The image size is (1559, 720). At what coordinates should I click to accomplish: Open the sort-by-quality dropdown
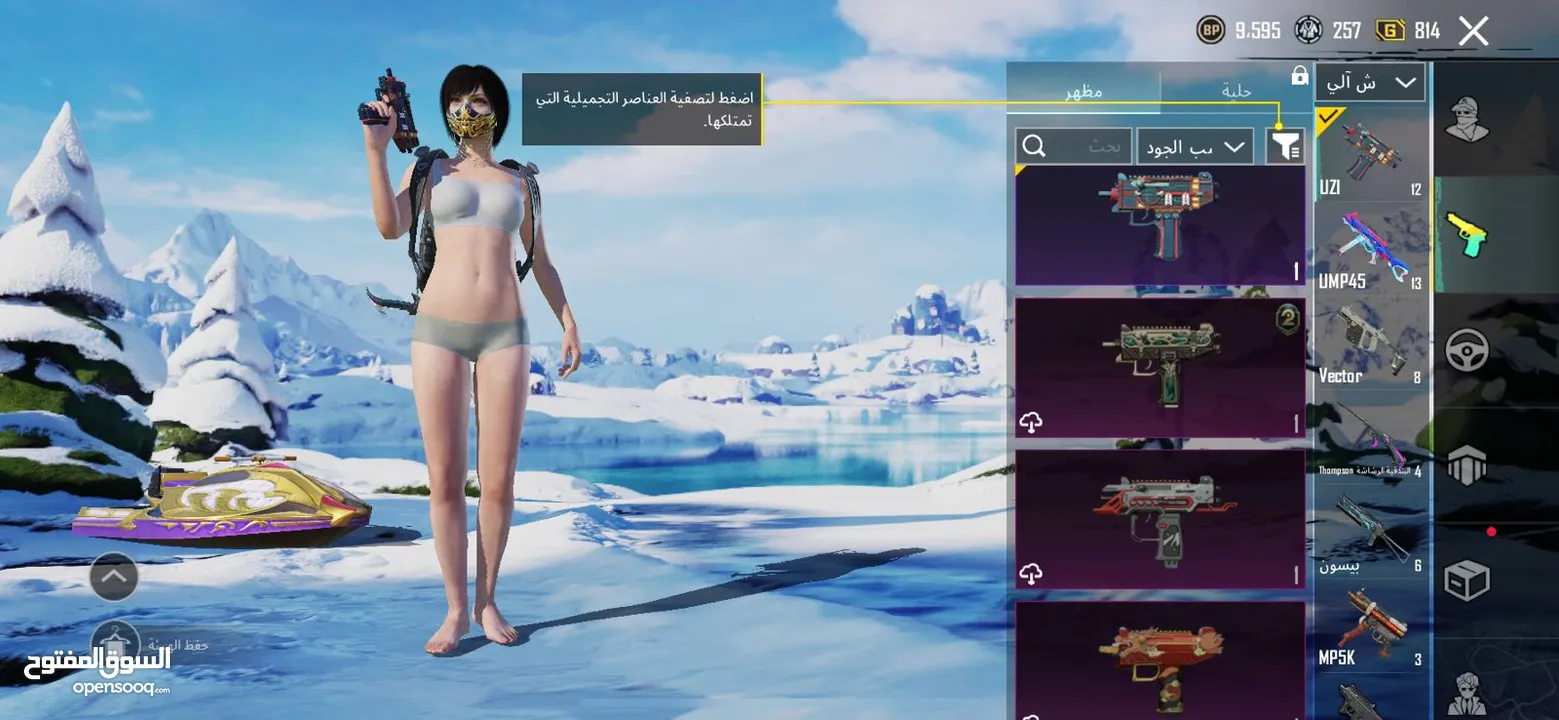1194,146
